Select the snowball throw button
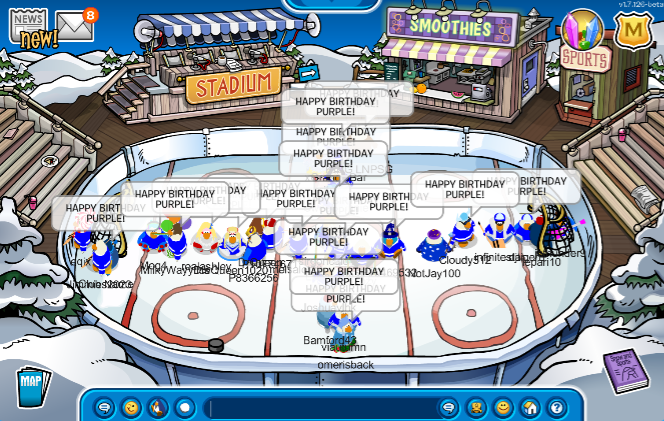 pyautogui.click(x=185, y=408)
